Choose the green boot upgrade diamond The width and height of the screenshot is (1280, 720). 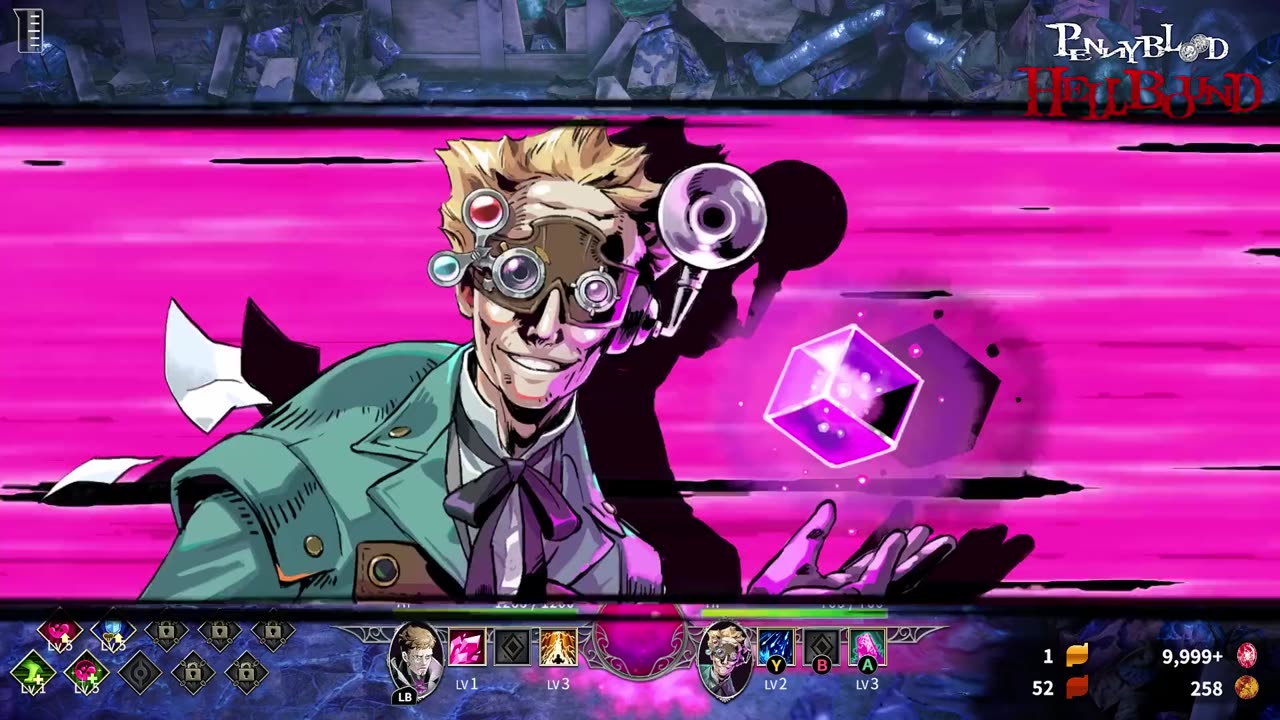33,672
